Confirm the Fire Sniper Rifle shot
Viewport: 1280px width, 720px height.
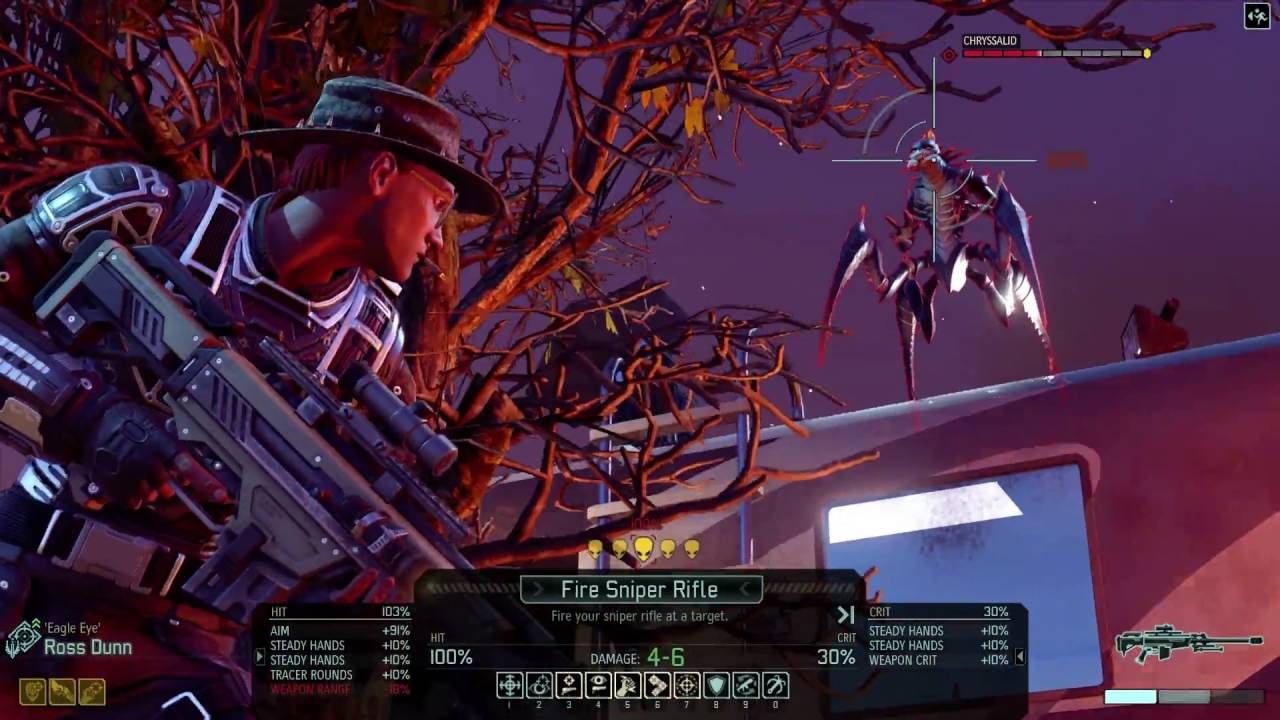pos(639,590)
